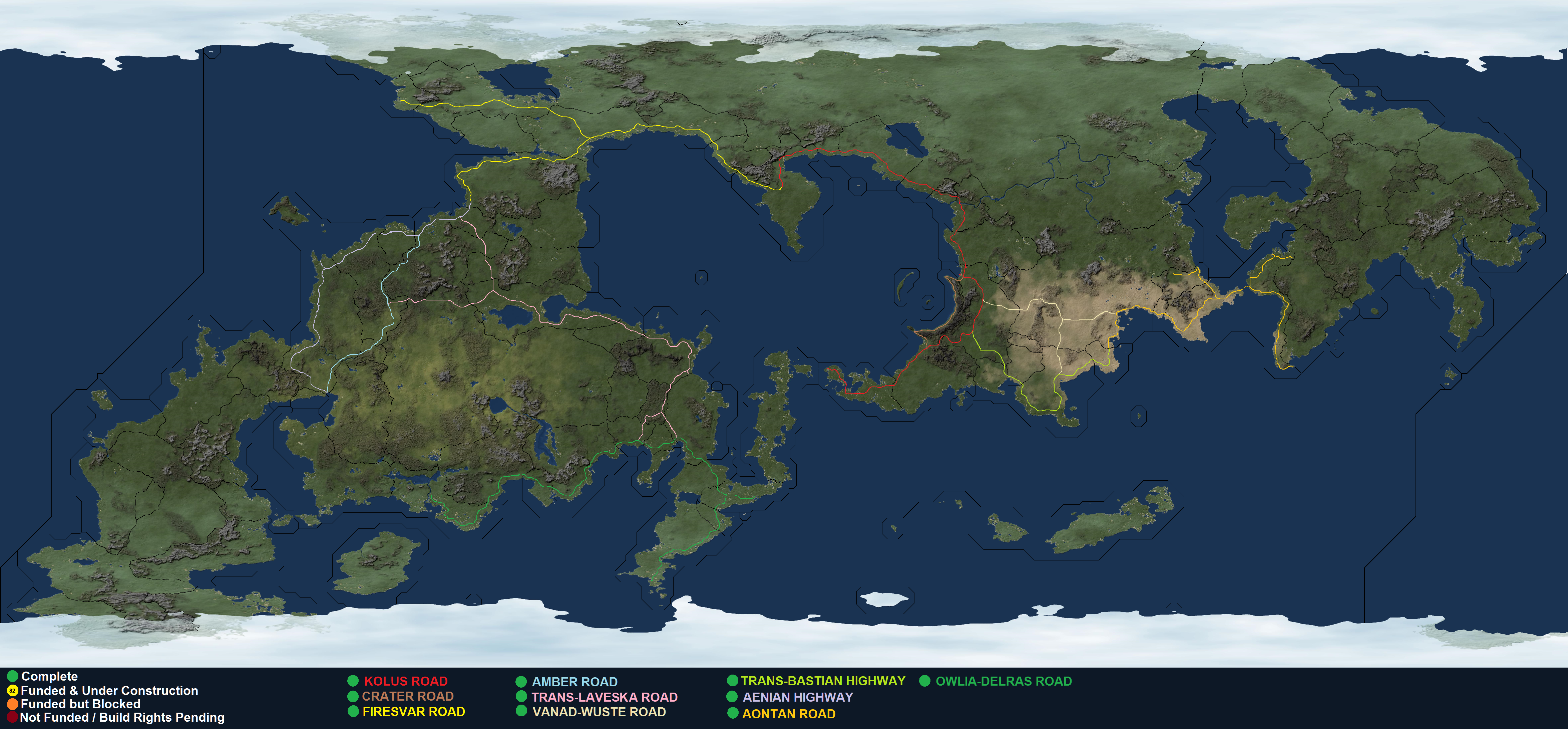Click the Crater Road legend entry

pos(407,696)
